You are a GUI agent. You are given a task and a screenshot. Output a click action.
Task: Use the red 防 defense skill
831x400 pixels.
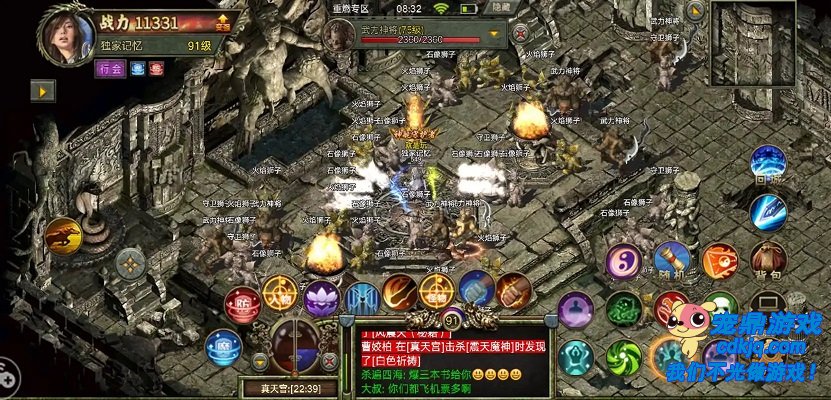[241, 301]
